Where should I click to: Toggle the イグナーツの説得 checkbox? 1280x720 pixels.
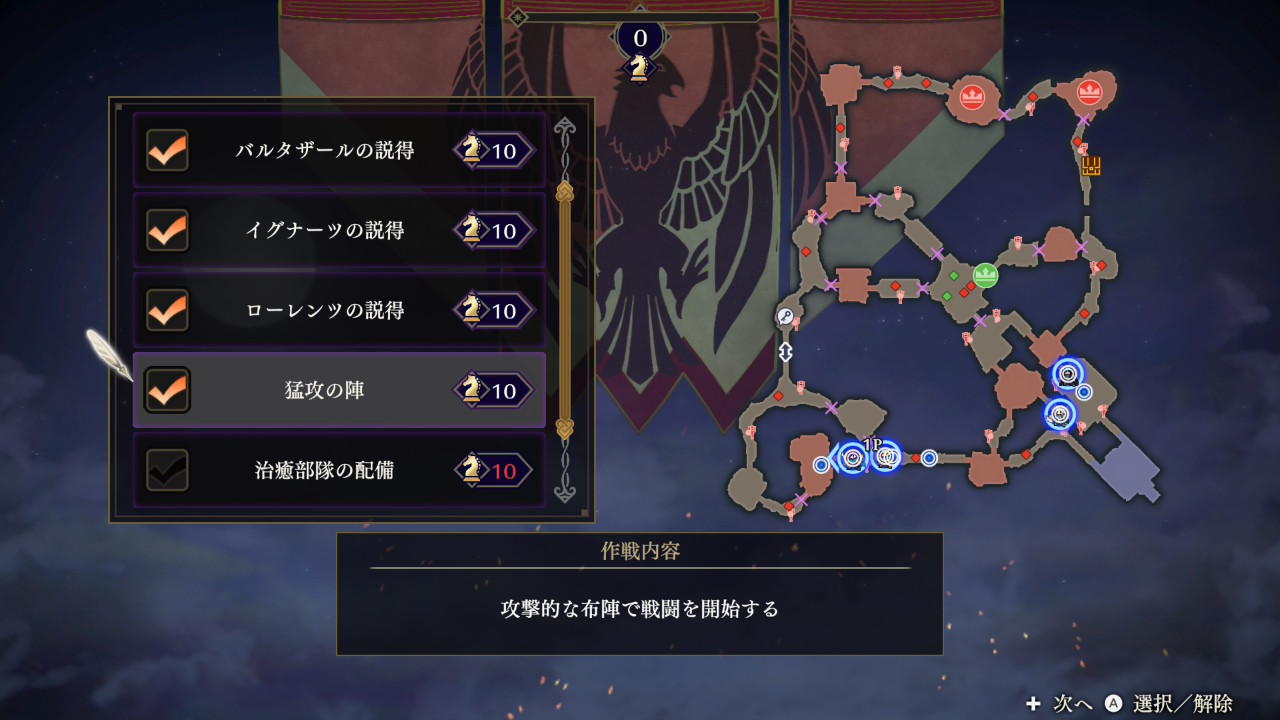[167, 231]
